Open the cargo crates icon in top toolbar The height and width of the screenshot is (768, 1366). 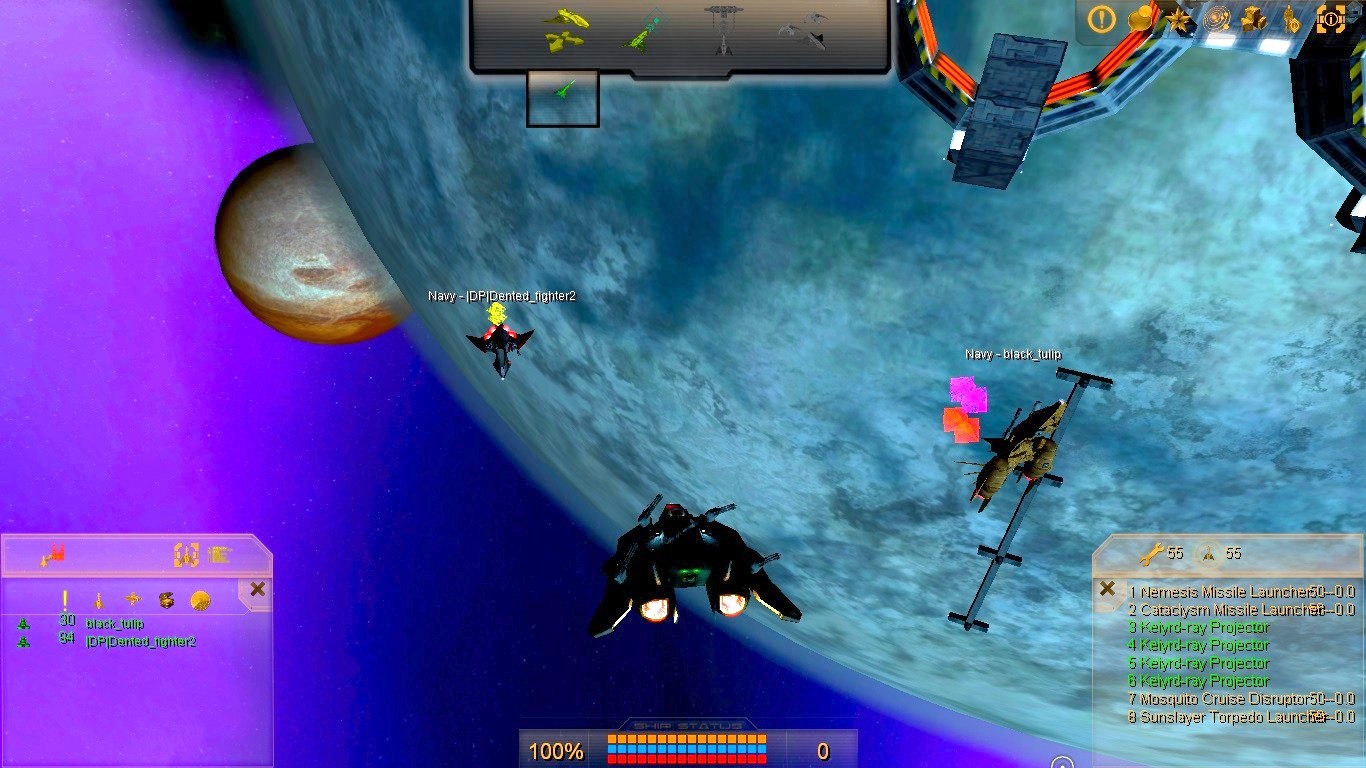[1253, 20]
